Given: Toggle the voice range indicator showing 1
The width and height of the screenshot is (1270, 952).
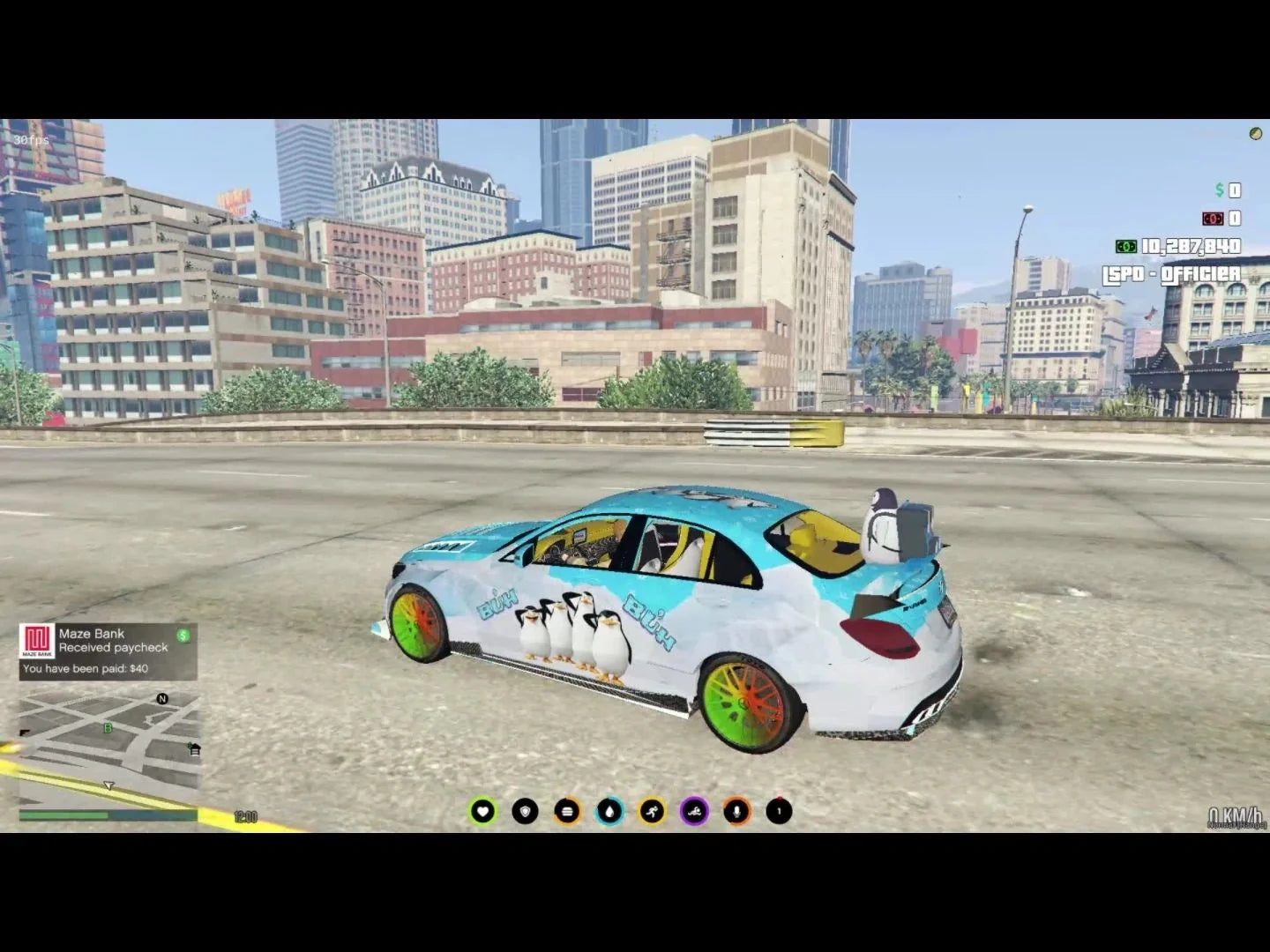Looking at the screenshot, I should (778, 809).
